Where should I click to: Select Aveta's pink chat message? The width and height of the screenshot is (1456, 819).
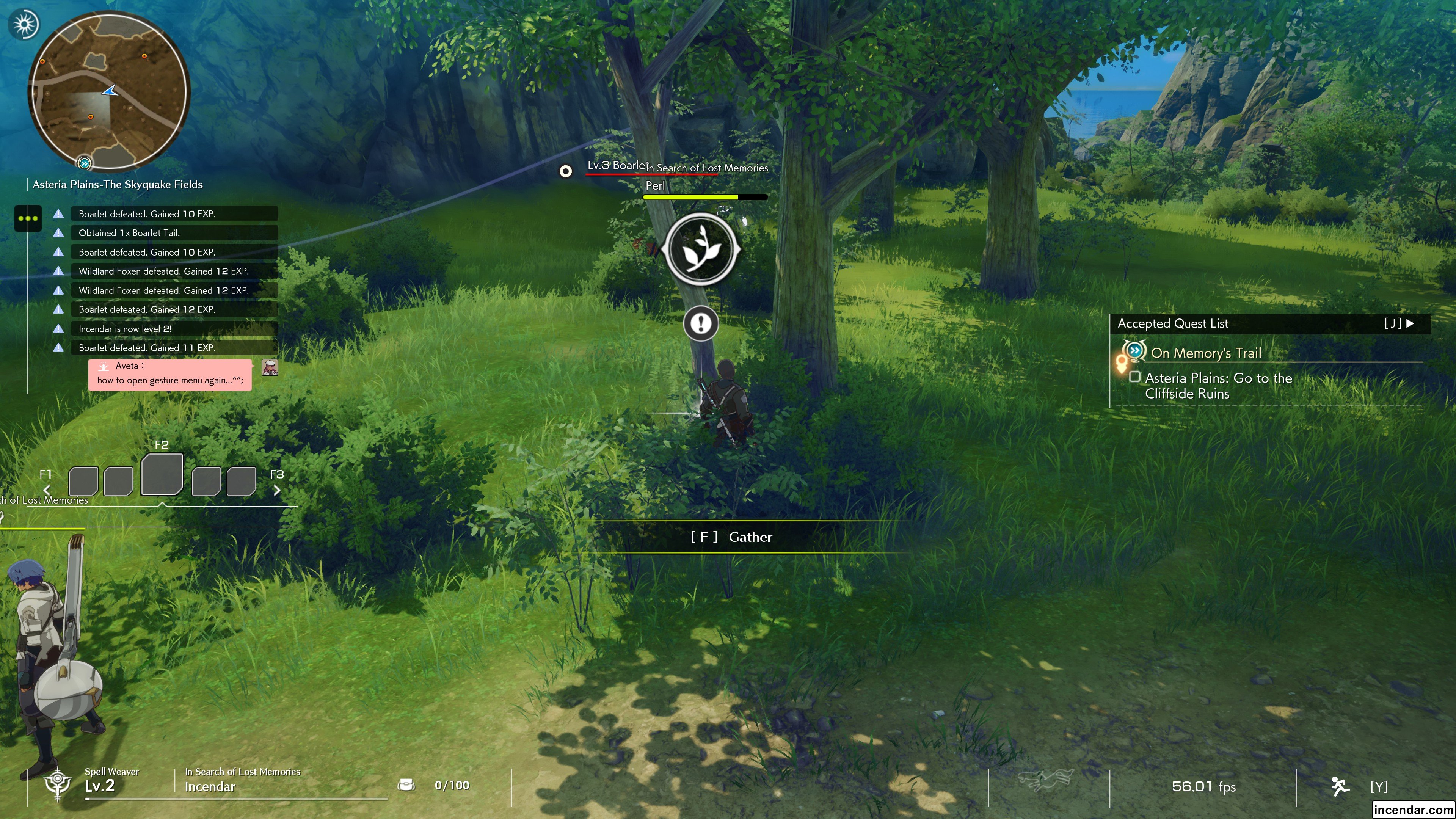point(169,373)
